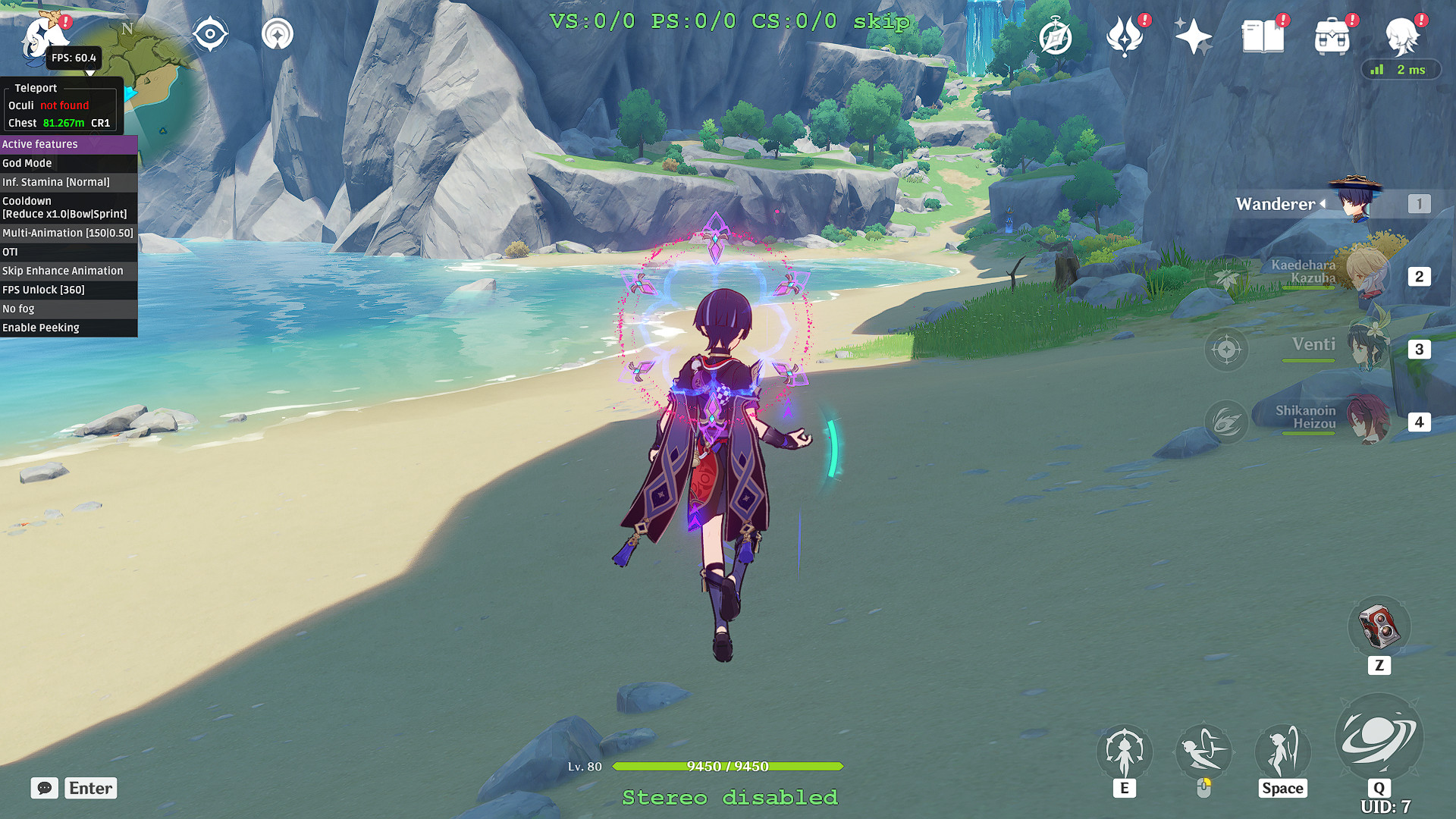Open the inventory backpack icon

(1333, 34)
